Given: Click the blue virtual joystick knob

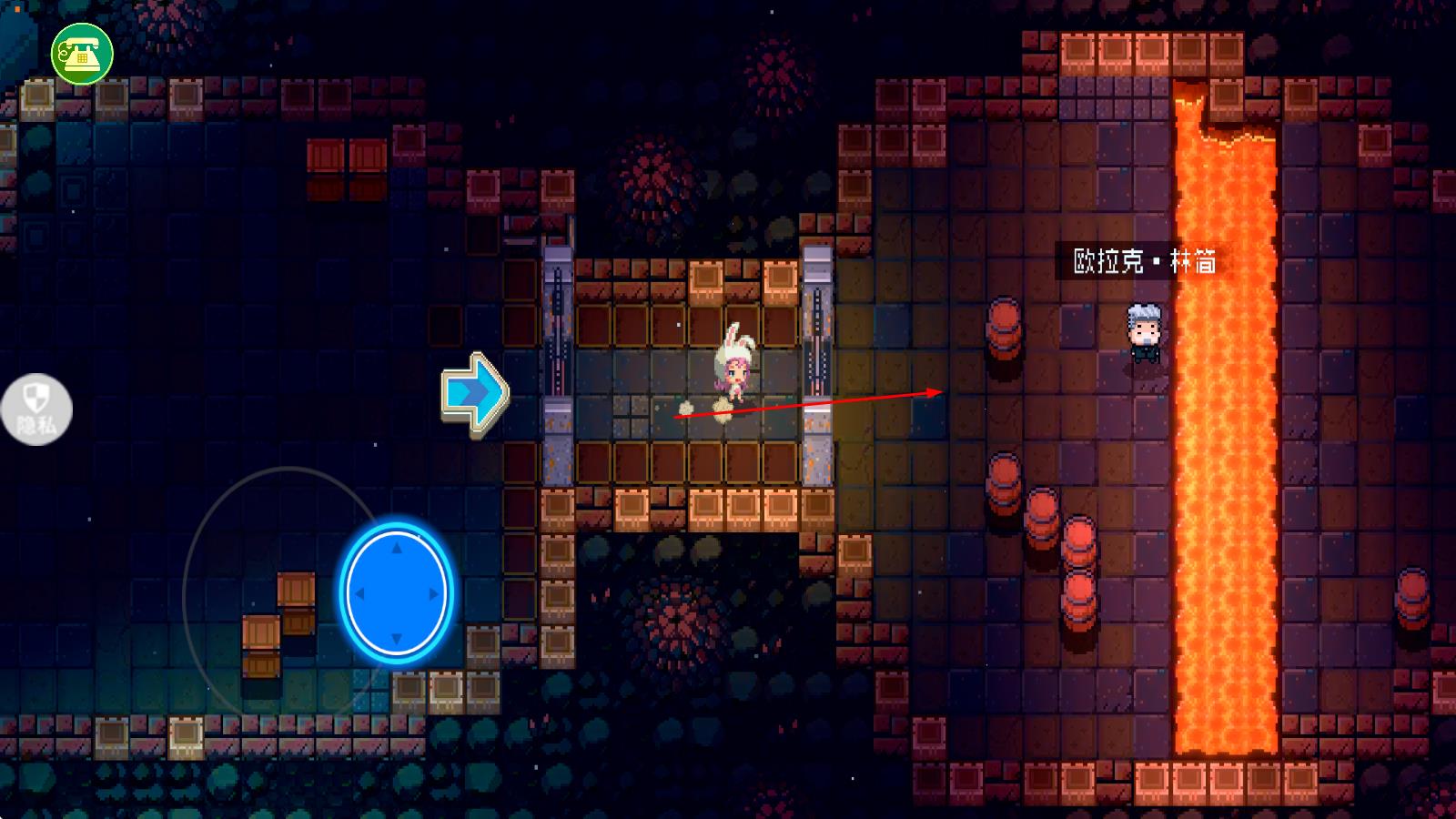Looking at the screenshot, I should [396, 592].
